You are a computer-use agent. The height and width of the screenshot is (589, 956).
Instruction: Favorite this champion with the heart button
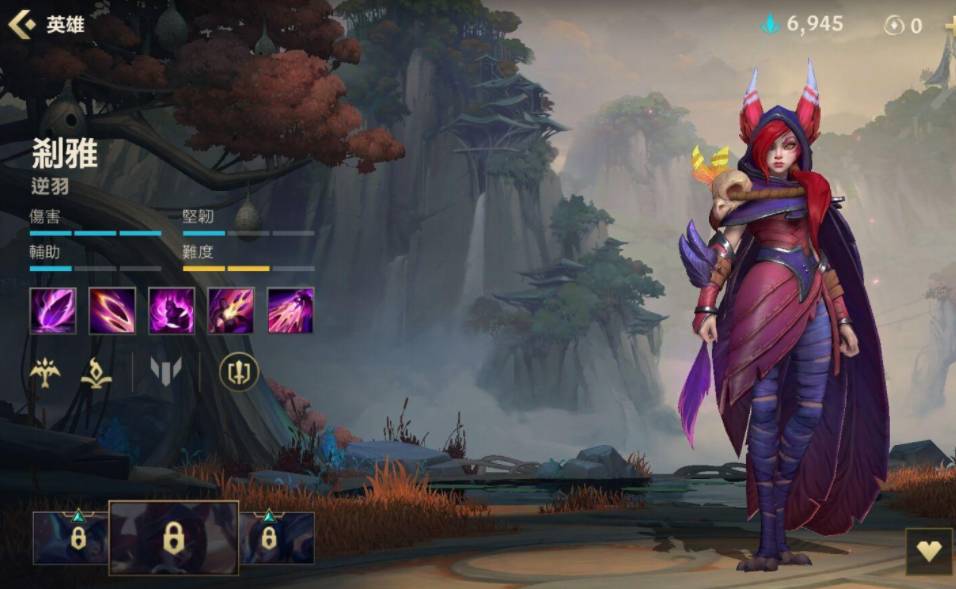point(929,552)
